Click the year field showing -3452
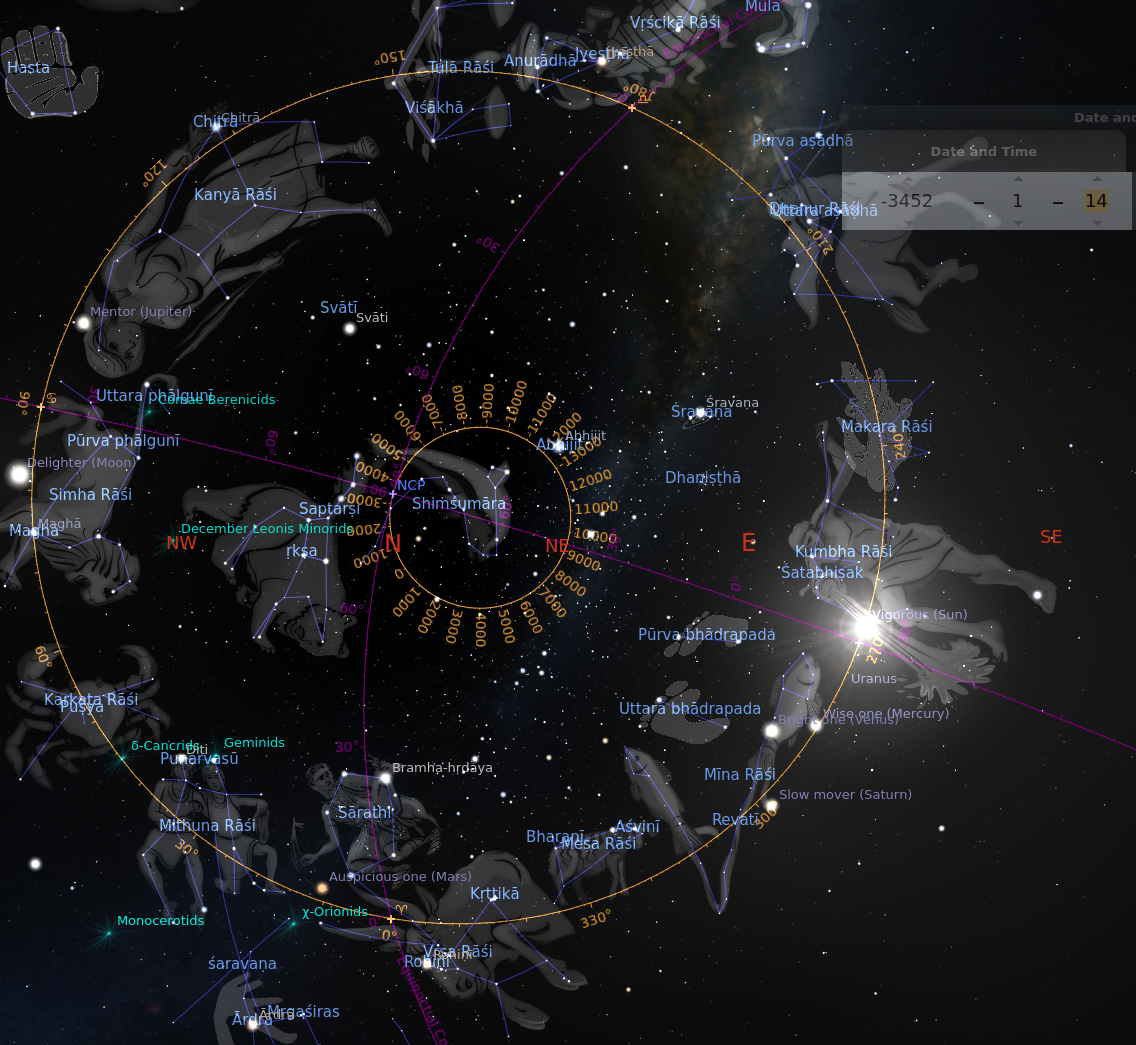1136x1045 pixels. [906, 201]
